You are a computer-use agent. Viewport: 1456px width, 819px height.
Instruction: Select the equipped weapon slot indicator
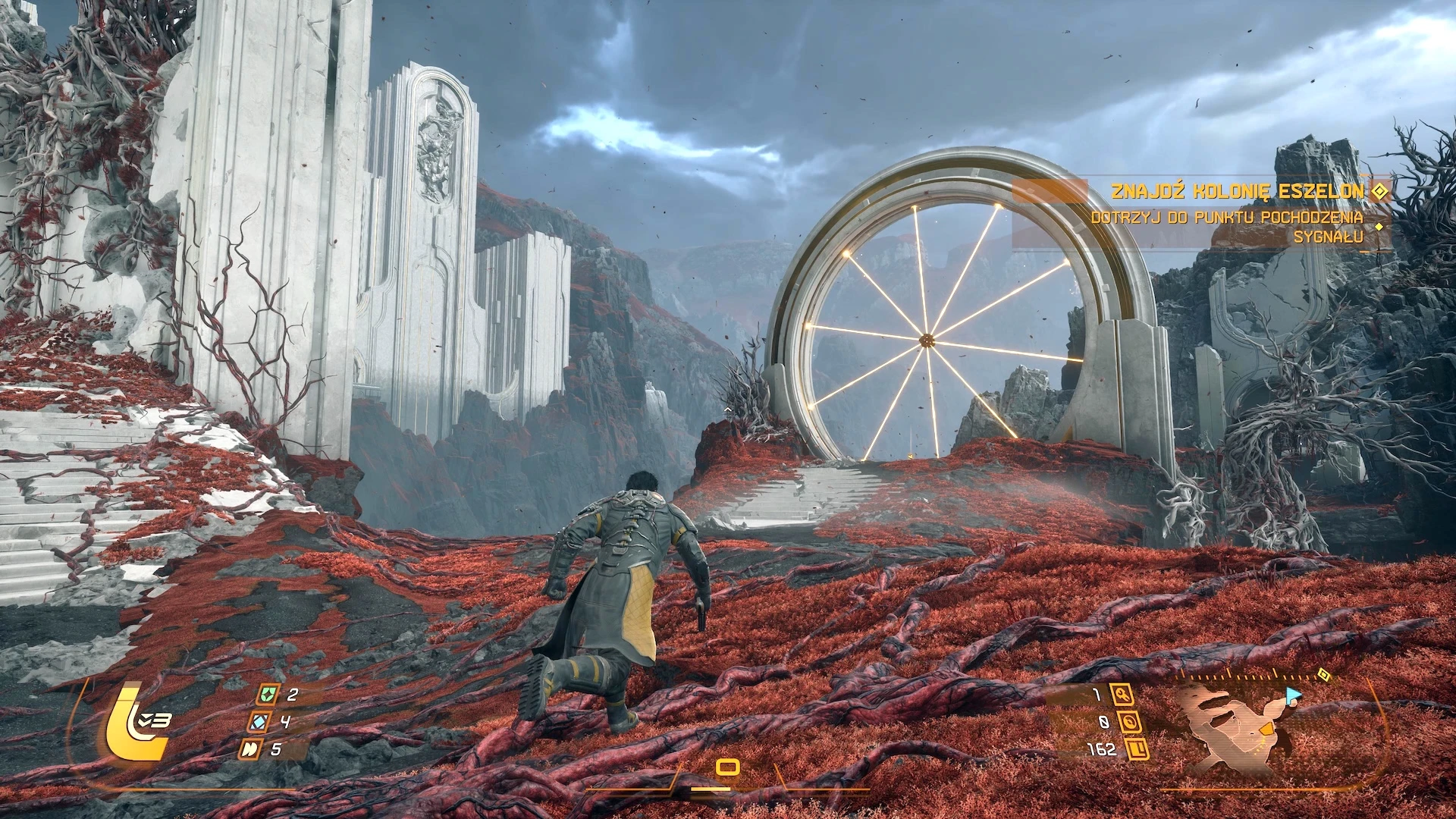pos(727,768)
